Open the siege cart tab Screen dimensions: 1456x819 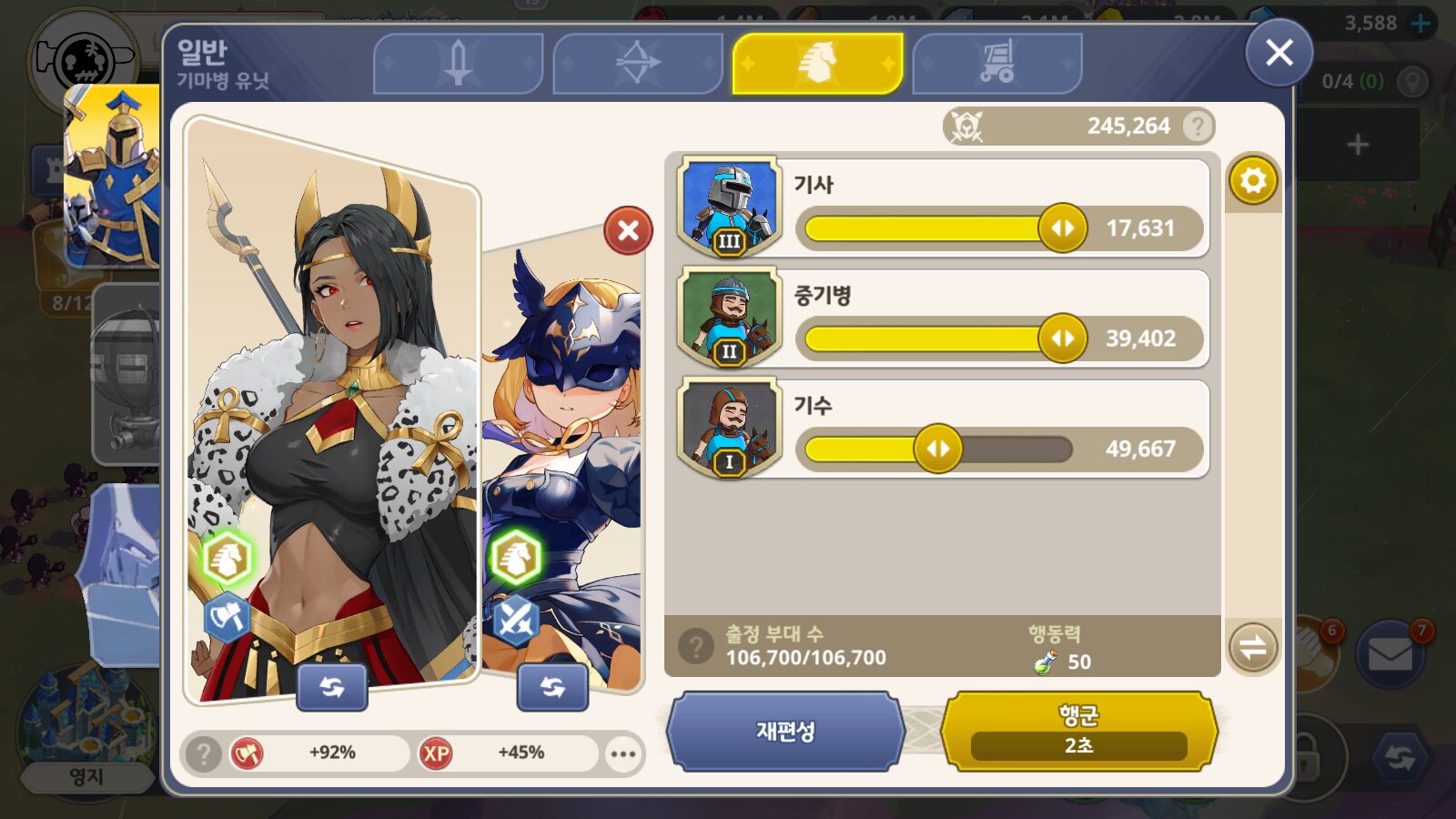click(x=996, y=63)
